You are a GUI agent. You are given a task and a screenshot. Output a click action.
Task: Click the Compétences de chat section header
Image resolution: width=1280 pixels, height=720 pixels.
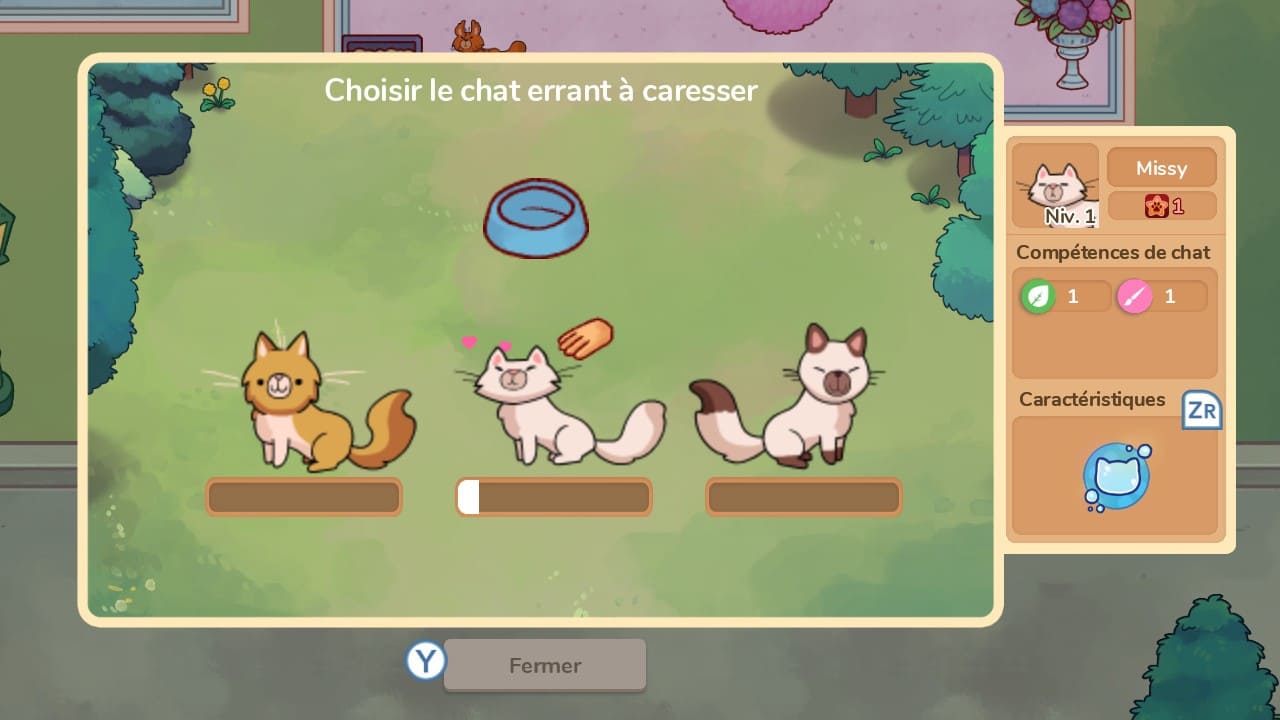1113,252
